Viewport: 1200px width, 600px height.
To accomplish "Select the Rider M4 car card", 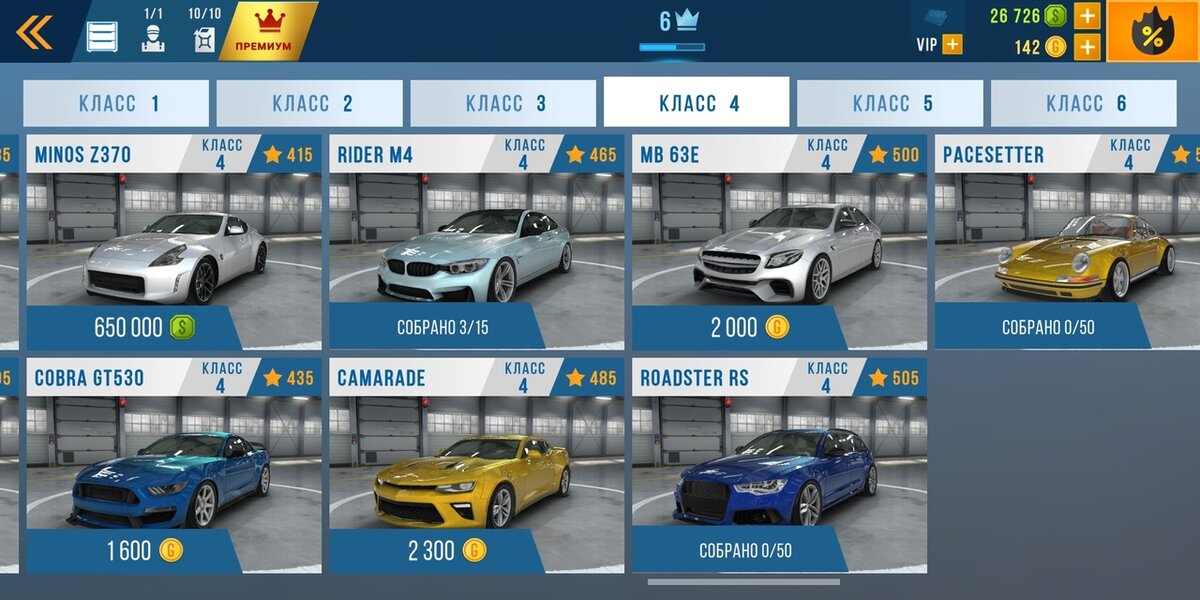I will 477,242.
